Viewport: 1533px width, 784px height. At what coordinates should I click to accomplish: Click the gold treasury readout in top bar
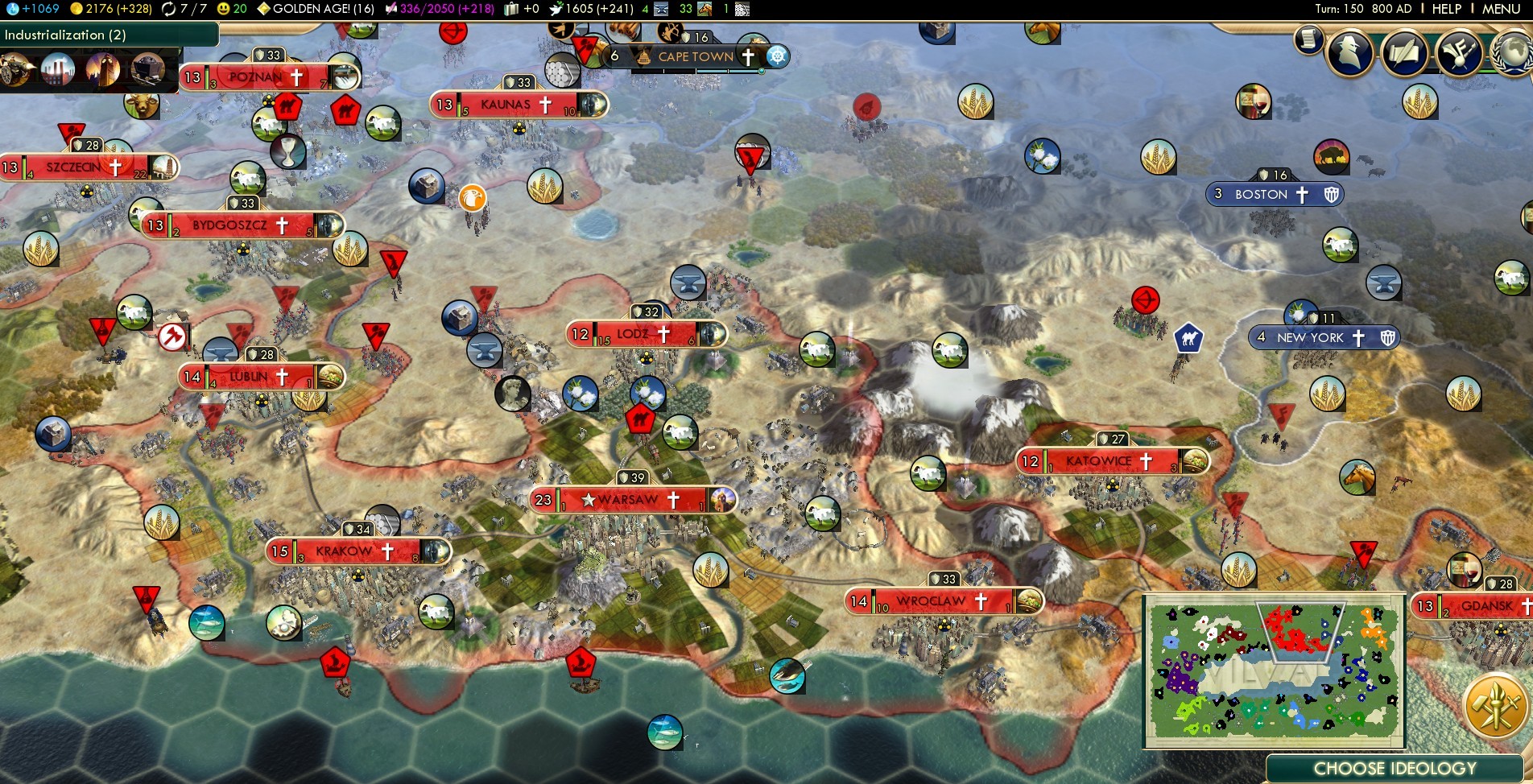pyautogui.click(x=111, y=9)
